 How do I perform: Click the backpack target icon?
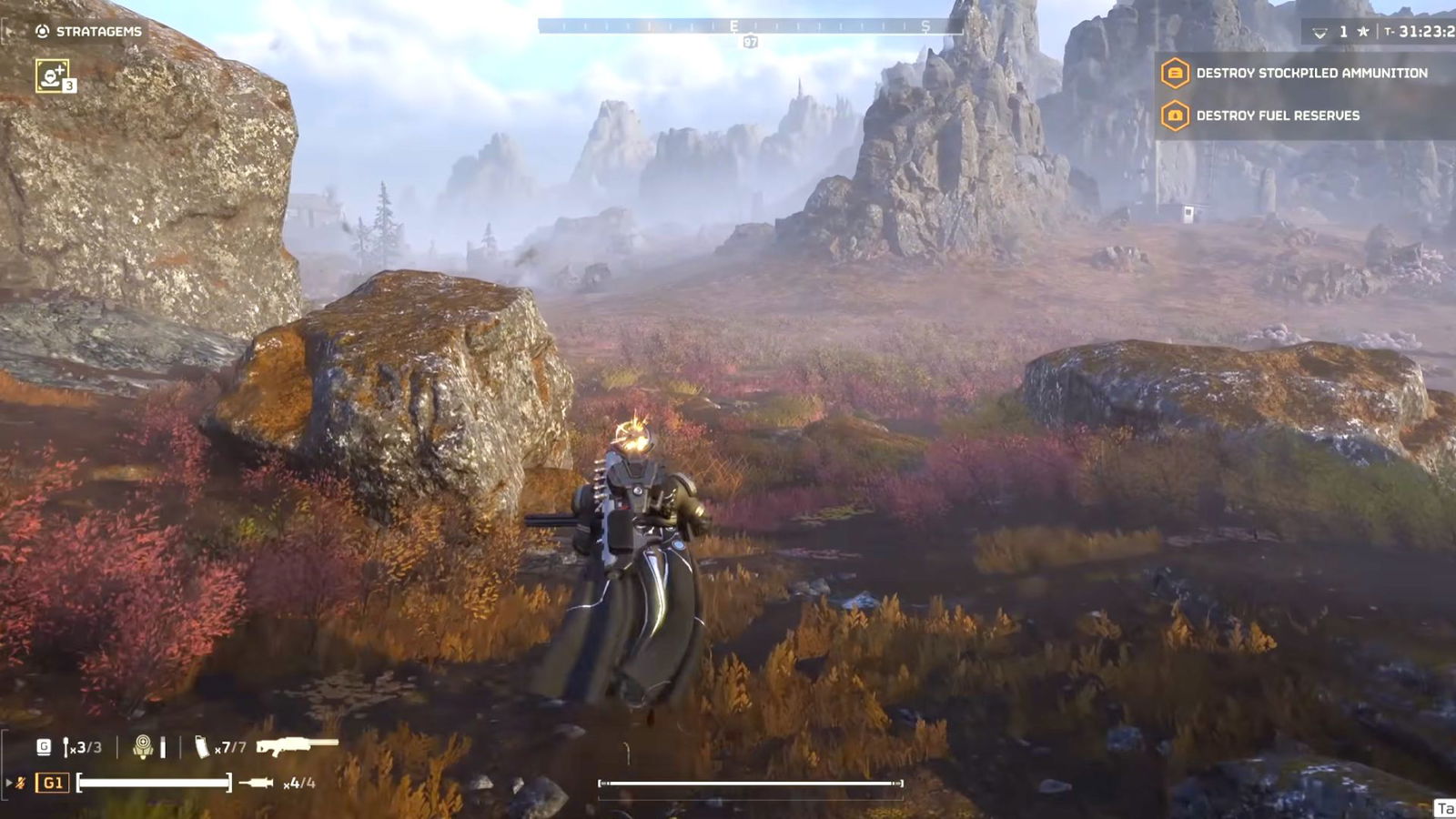[x=143, y=747]
